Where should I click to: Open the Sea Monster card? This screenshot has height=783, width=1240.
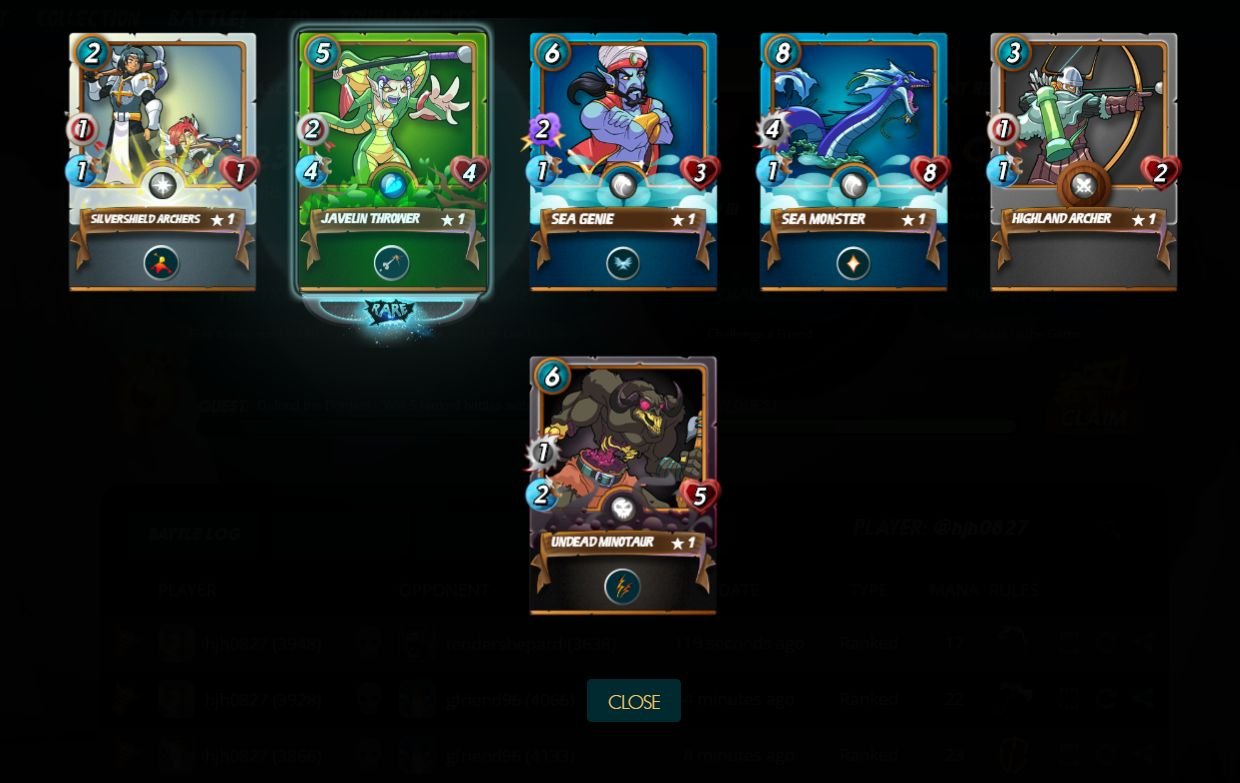(x=853, y=162)
